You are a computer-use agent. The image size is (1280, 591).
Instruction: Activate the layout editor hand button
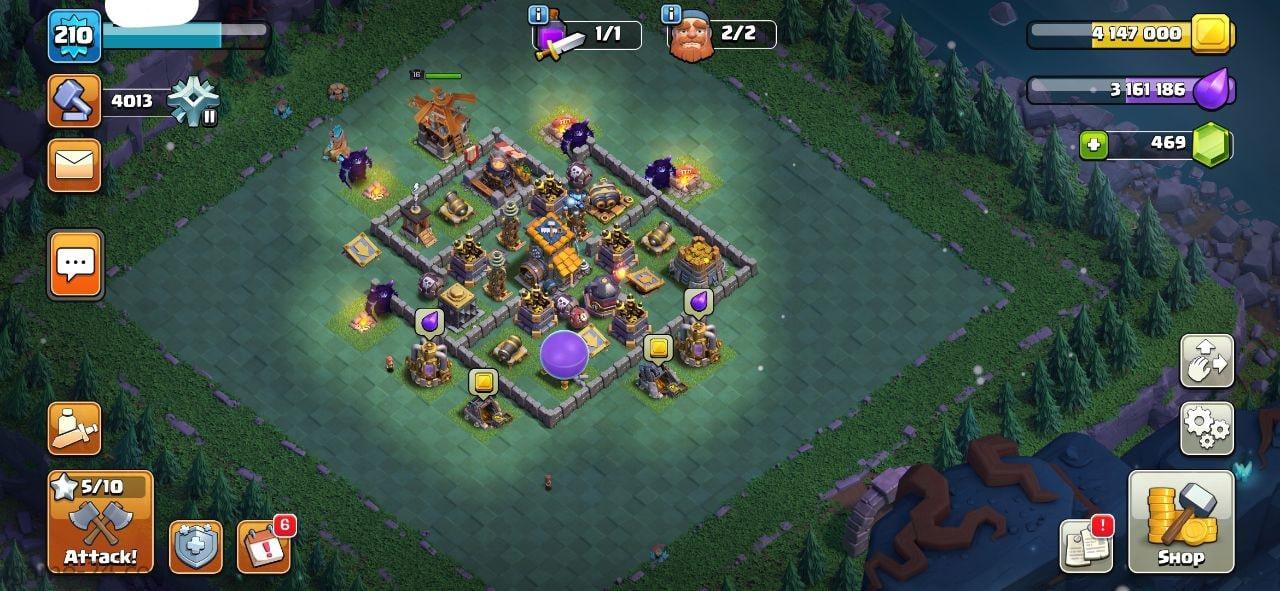click(1207, 362)
